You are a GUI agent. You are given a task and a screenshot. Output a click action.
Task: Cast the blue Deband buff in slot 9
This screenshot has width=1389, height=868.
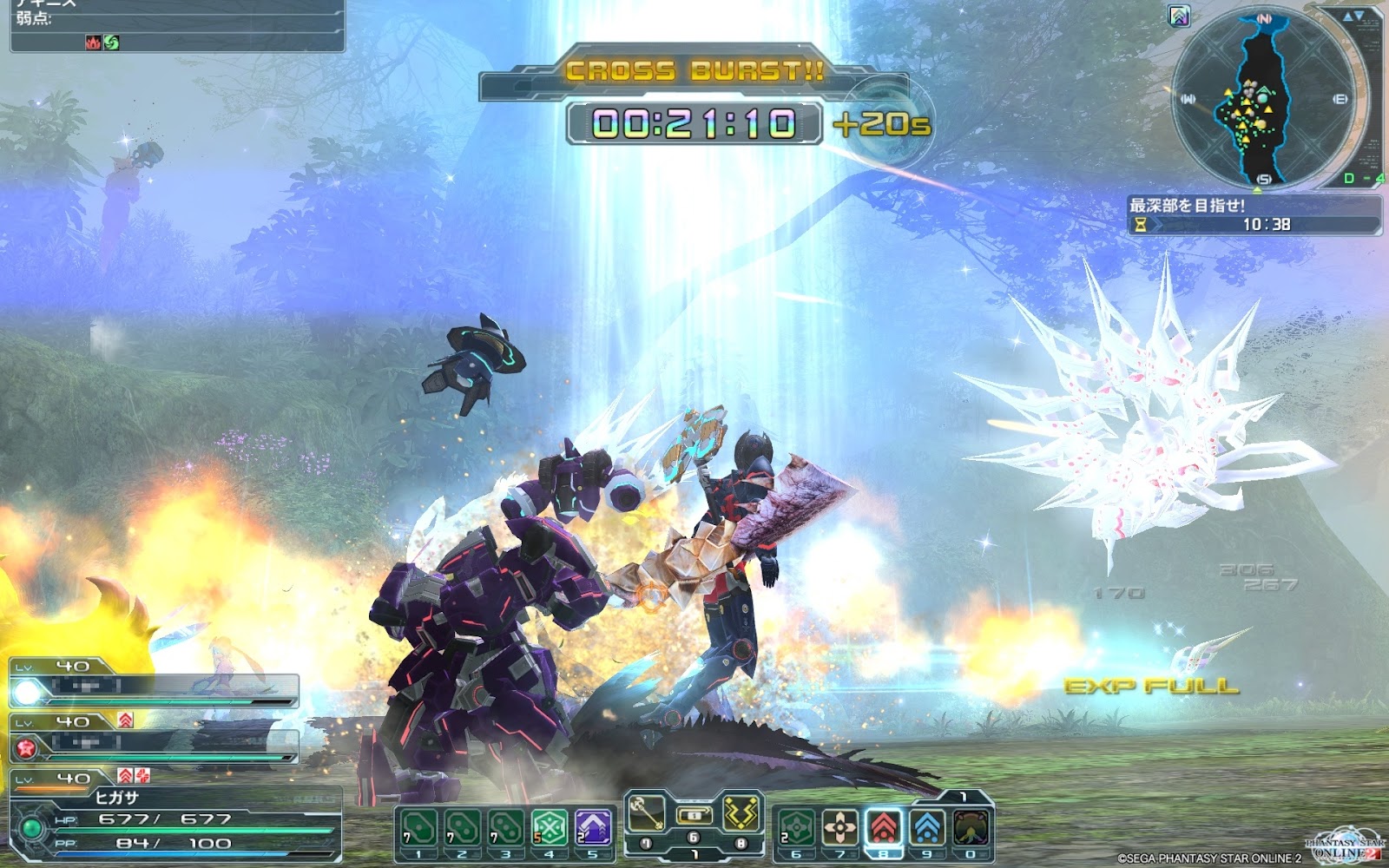pyautogui.click(x=927, y=828)
